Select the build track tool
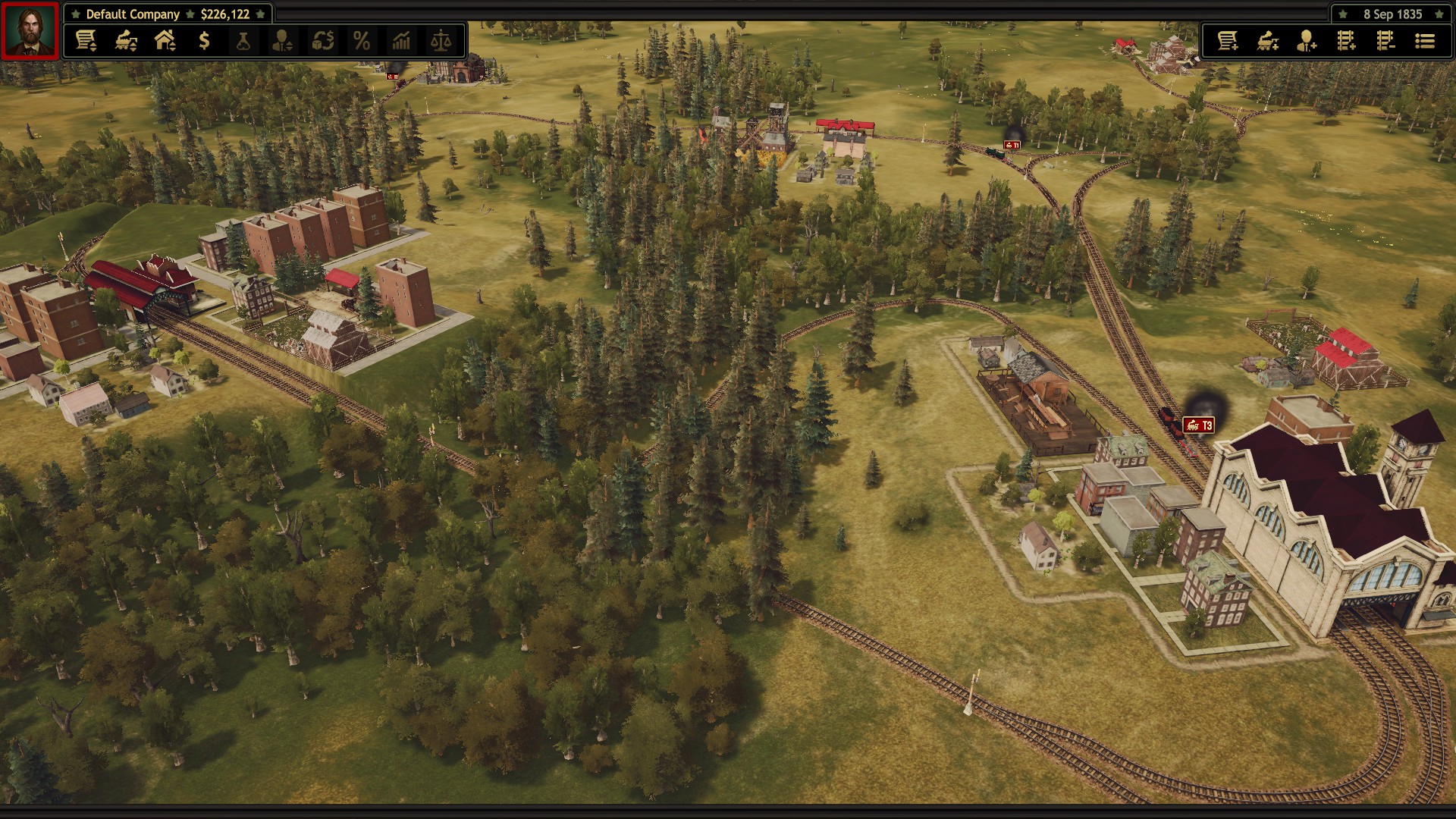 [1346, 41]
